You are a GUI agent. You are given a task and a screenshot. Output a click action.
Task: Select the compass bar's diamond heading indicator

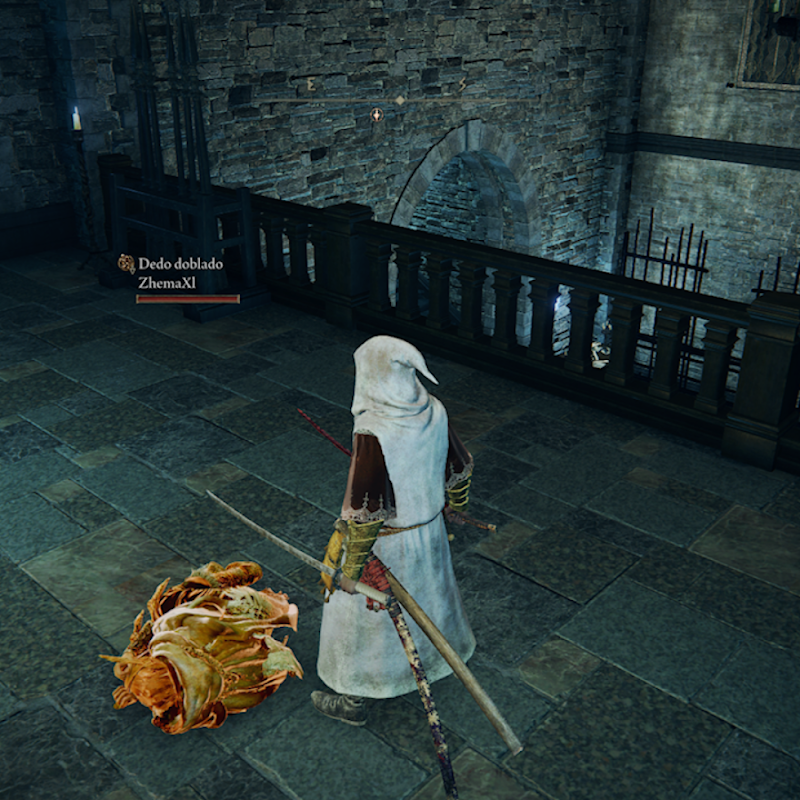click(399, 100)
